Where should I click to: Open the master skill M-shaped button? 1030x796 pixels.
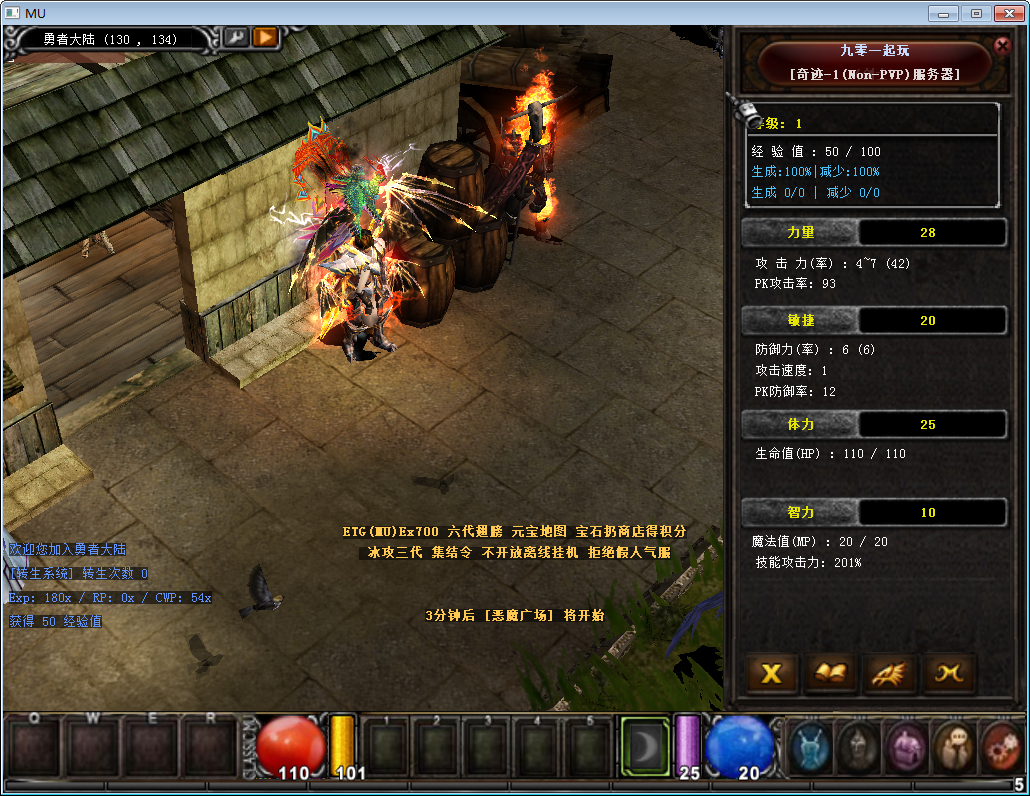click(x=948, y=674)
